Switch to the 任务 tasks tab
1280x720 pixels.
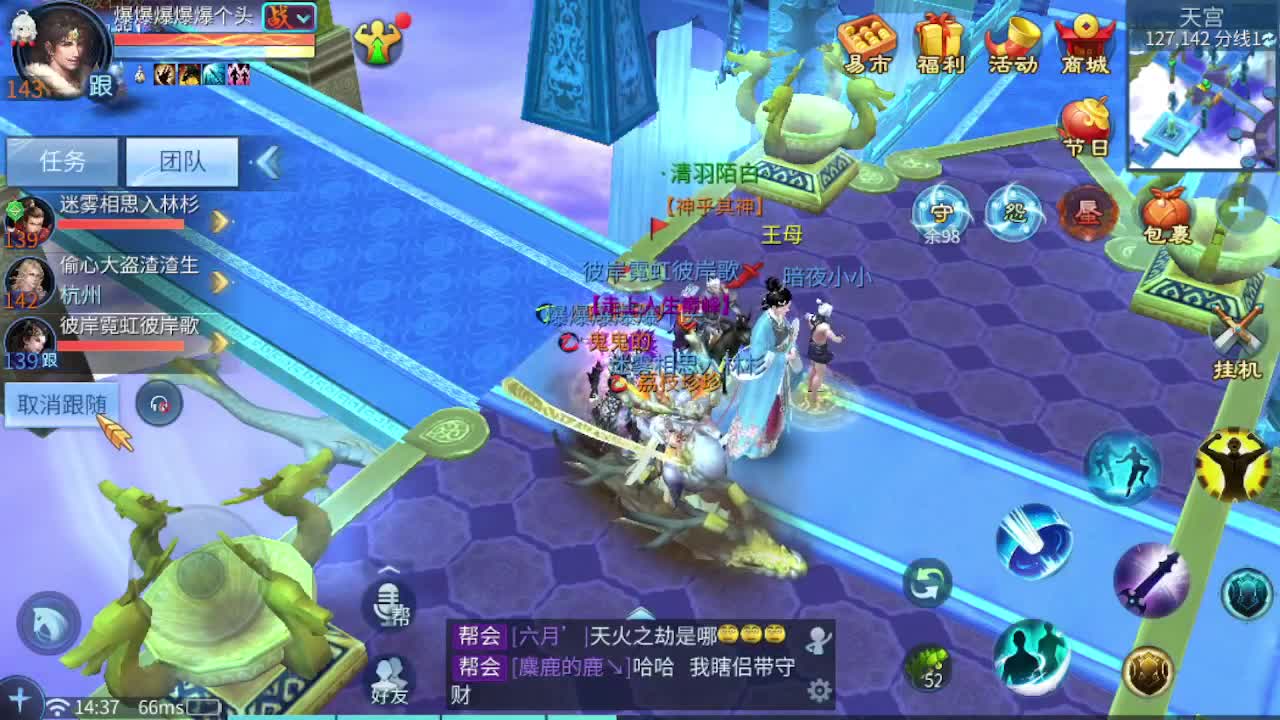[x=63, y=160]
